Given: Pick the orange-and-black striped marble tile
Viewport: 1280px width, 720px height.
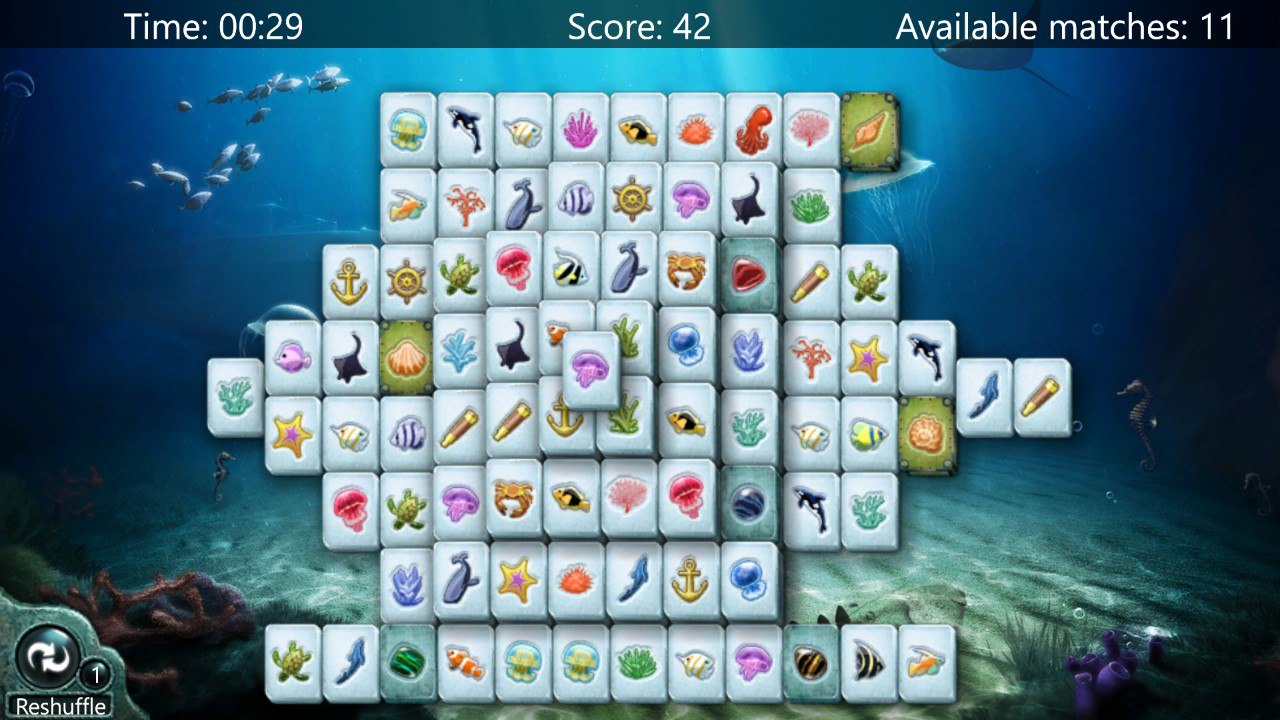Looking at the screenshot, I should [810, 661].
